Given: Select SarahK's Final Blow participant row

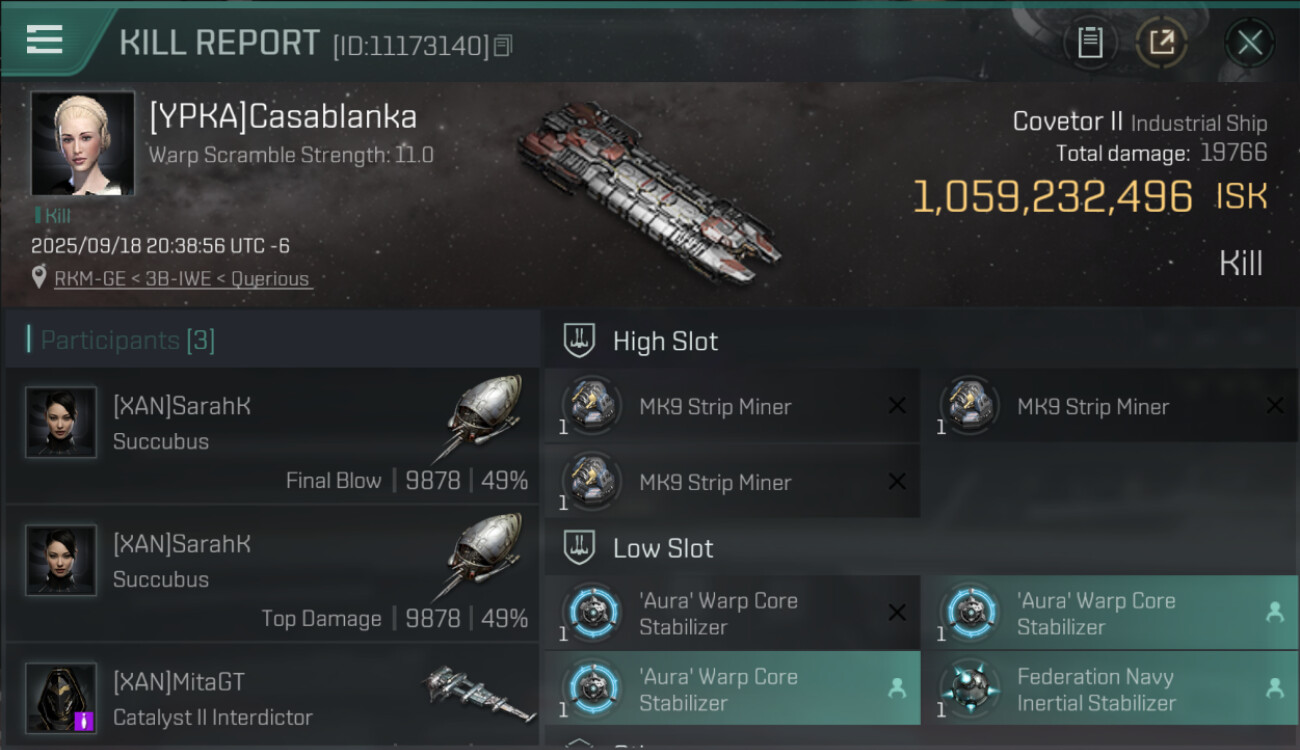Looking at the screenshot, I should (x=272, y=435).
